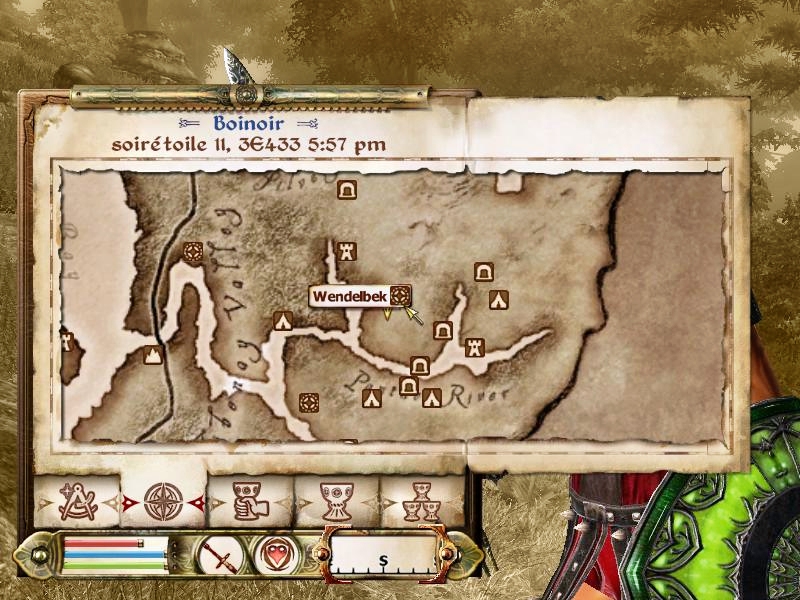This screenshot has height=600, width=800.
Task: Click the Wendelbek ruin map marker
Action: point(400,295)
